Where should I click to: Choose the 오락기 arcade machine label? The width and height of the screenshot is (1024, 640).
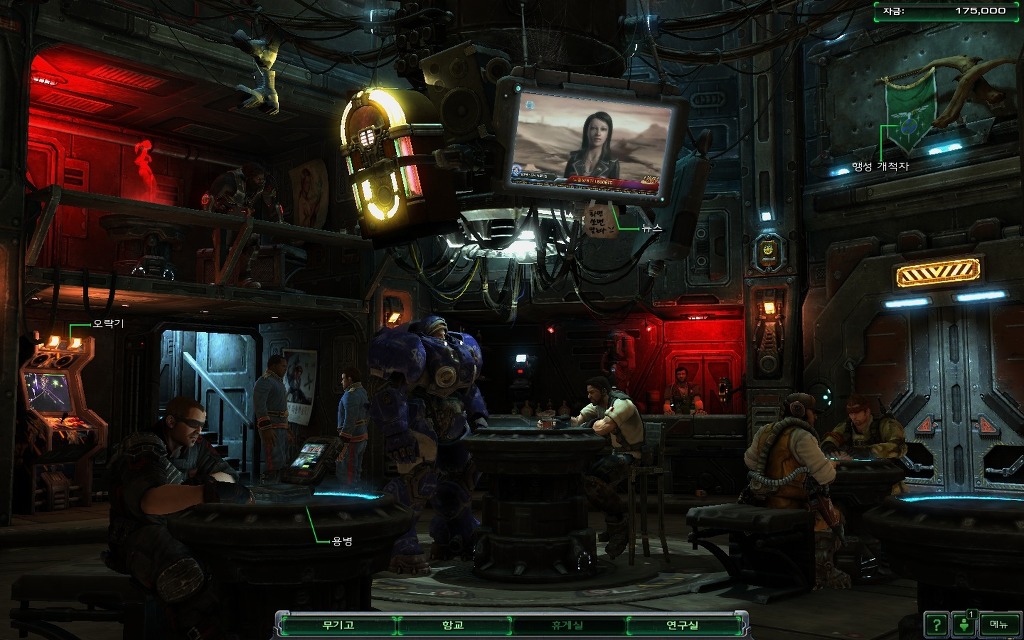pos(108,324)
